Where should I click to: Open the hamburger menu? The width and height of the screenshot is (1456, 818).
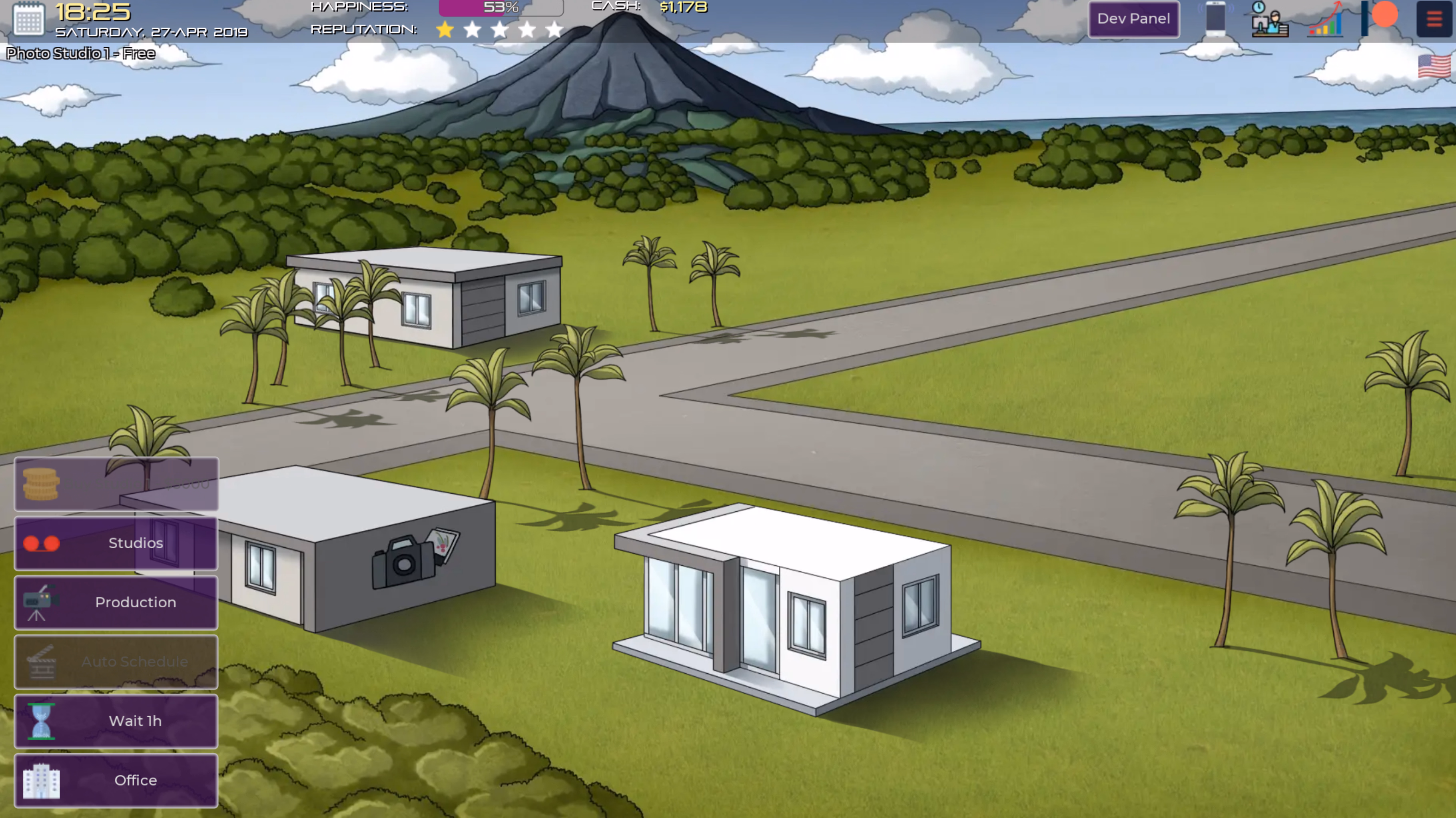(1434, 19)
